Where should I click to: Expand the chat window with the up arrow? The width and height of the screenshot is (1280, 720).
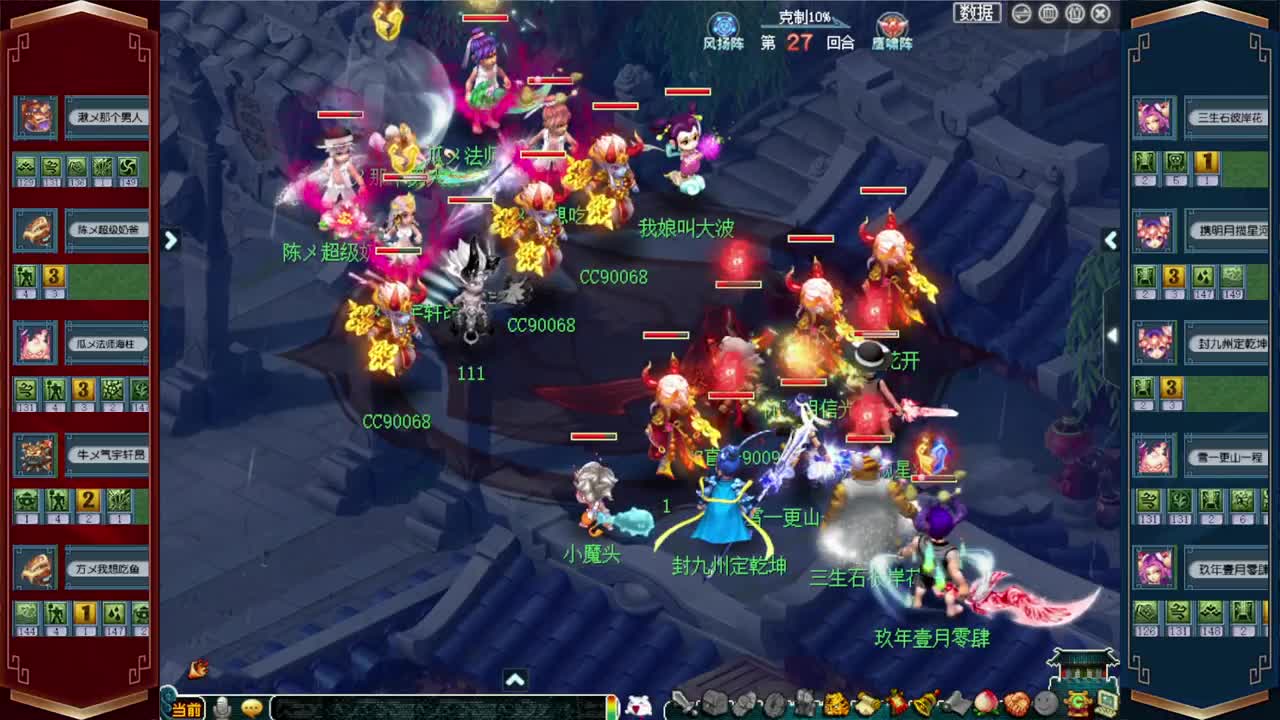coord(516,680)
